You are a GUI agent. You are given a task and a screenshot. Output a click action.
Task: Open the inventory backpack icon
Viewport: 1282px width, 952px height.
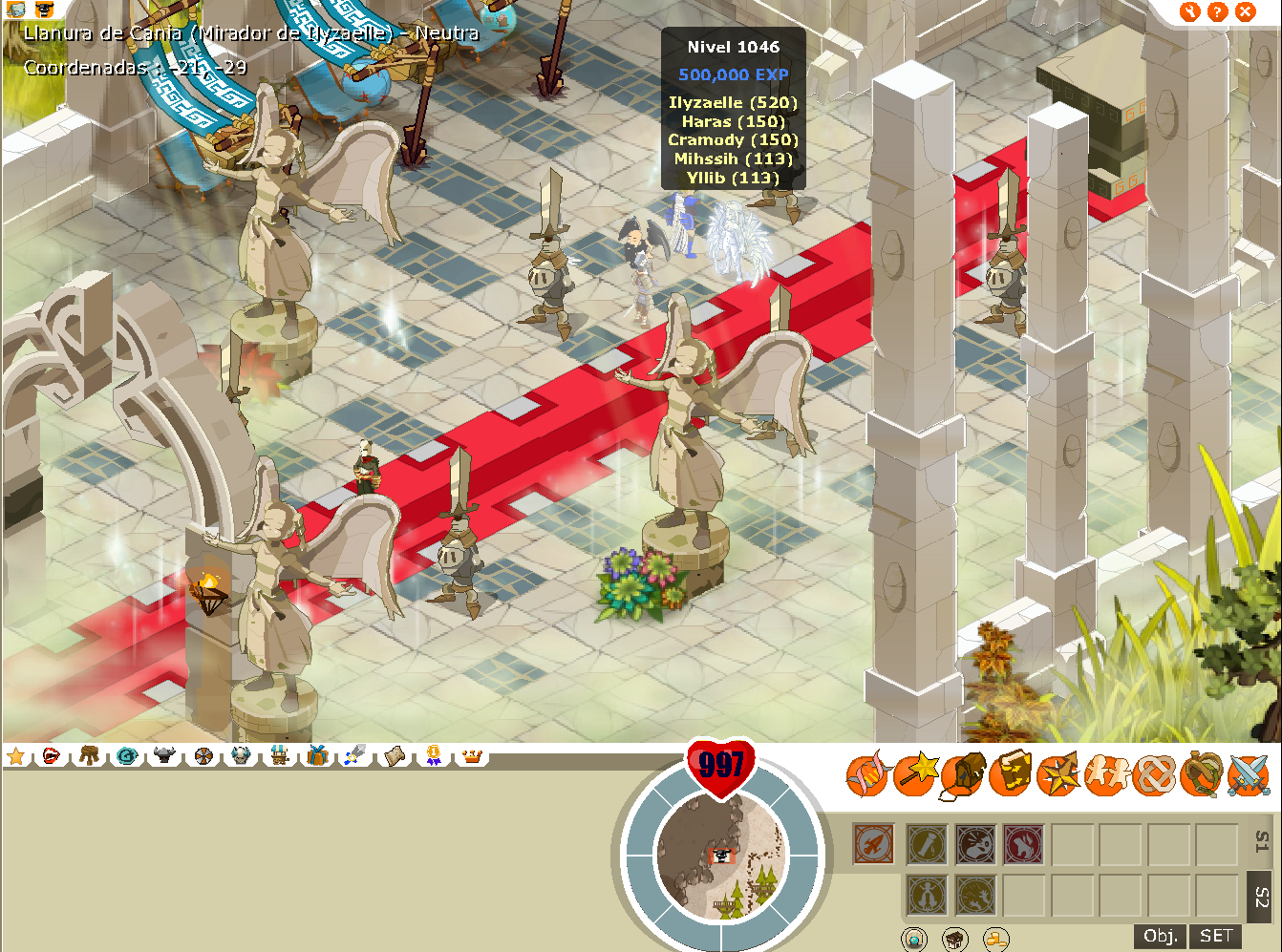click(964, 775)
